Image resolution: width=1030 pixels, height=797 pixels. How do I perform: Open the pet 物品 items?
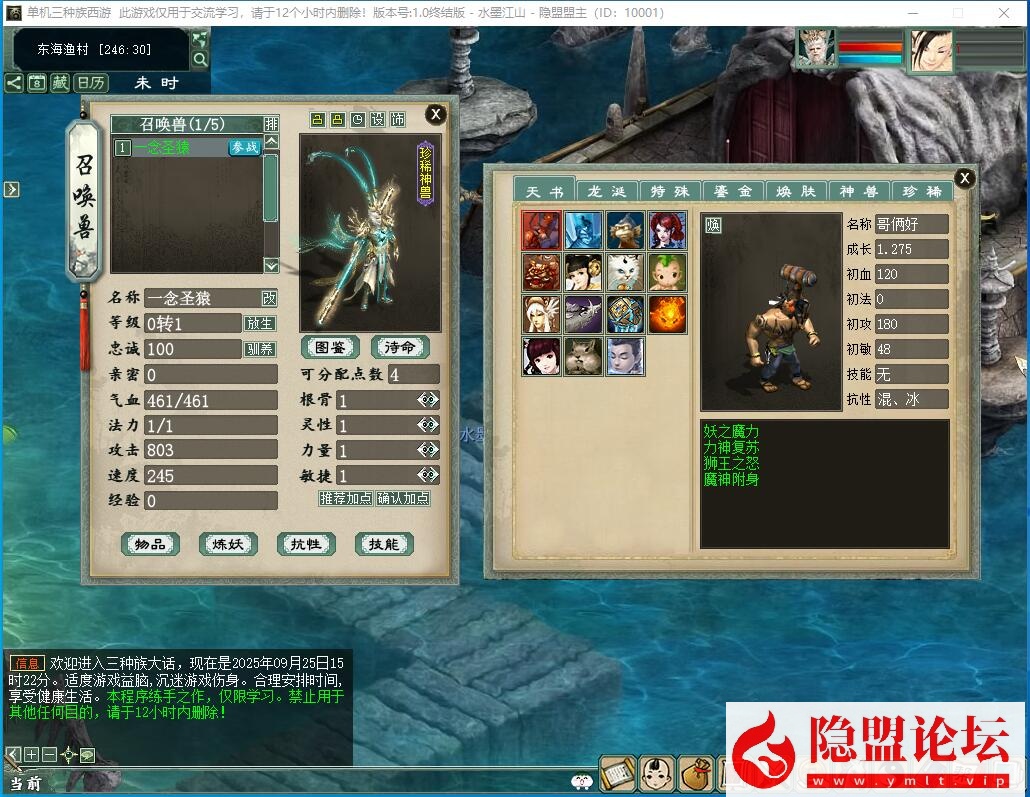click(x=150, y=544)
